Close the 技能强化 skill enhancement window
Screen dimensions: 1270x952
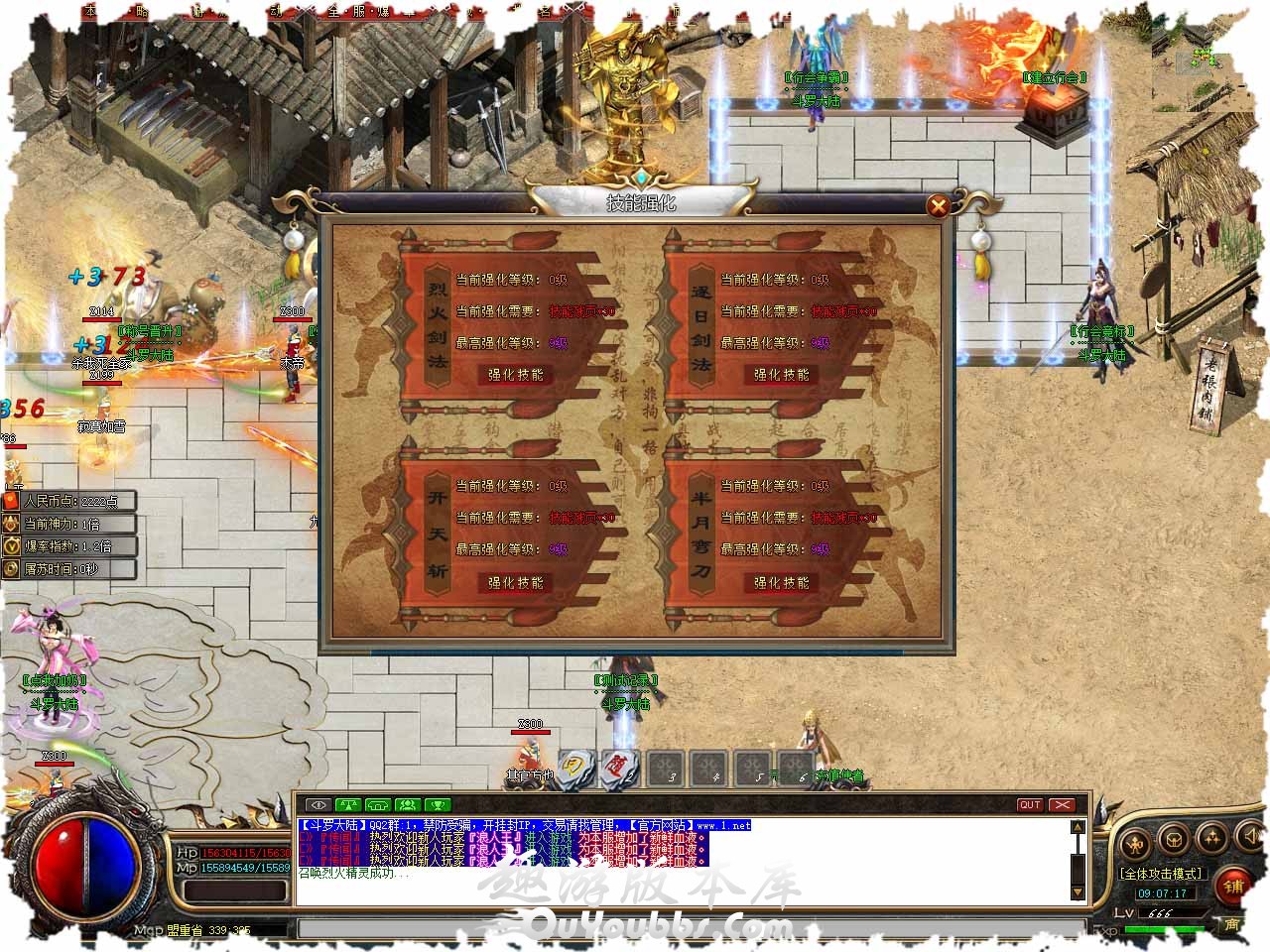pos(937,205)
